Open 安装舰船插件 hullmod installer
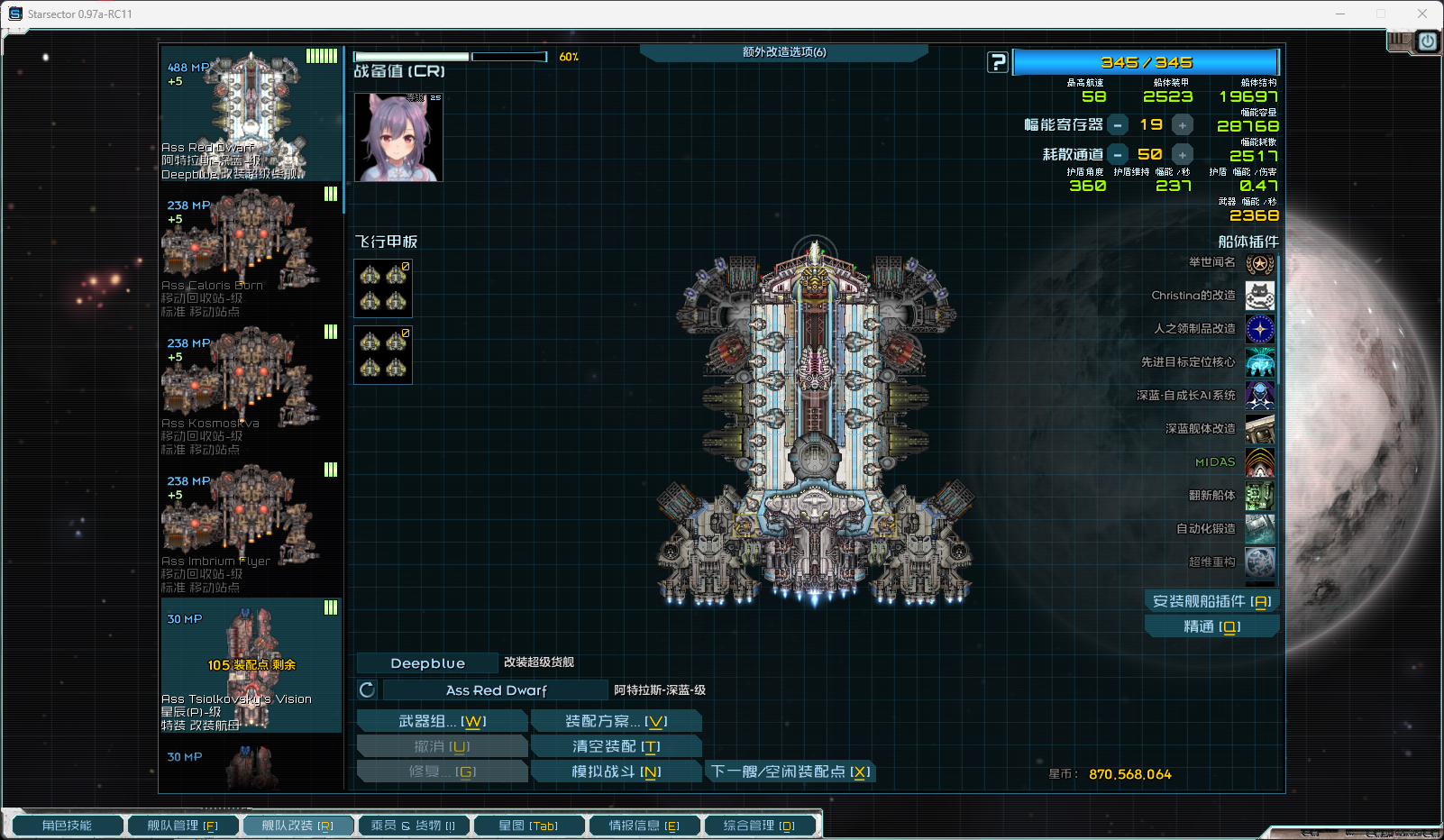 [x=1211, y=601]
